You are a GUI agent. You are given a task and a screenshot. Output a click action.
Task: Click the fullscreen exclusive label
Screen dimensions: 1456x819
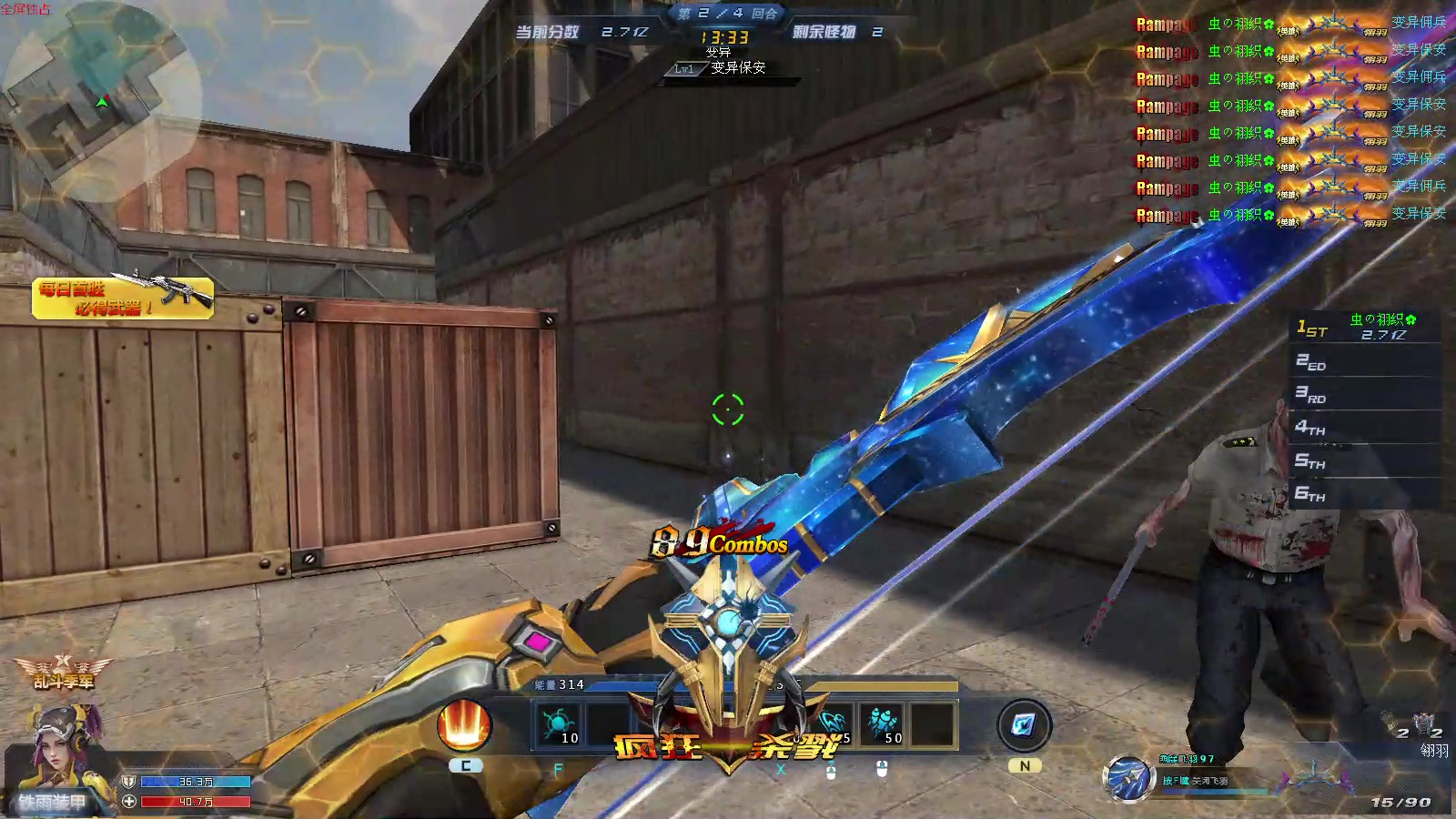point(25,9)
